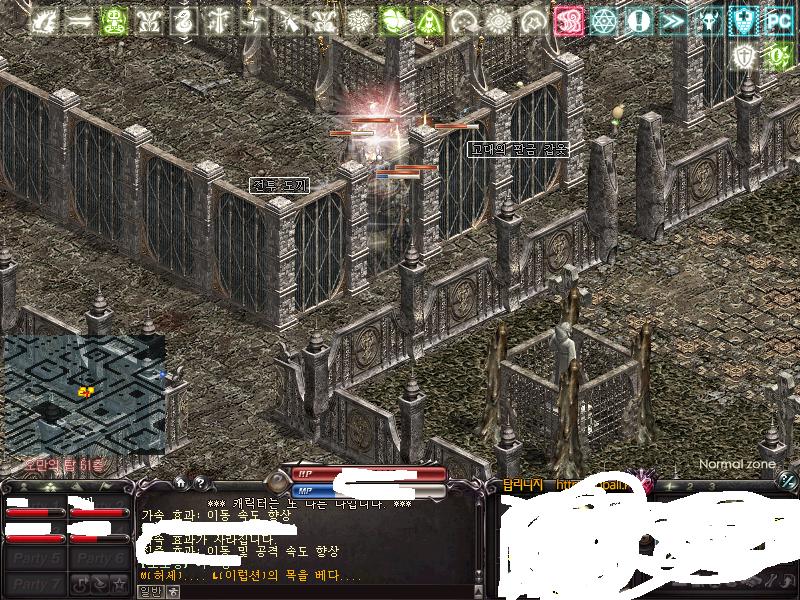The image size is (800, 600).
Task: Click the double-arrow haste buff icon
Action: 674,21
